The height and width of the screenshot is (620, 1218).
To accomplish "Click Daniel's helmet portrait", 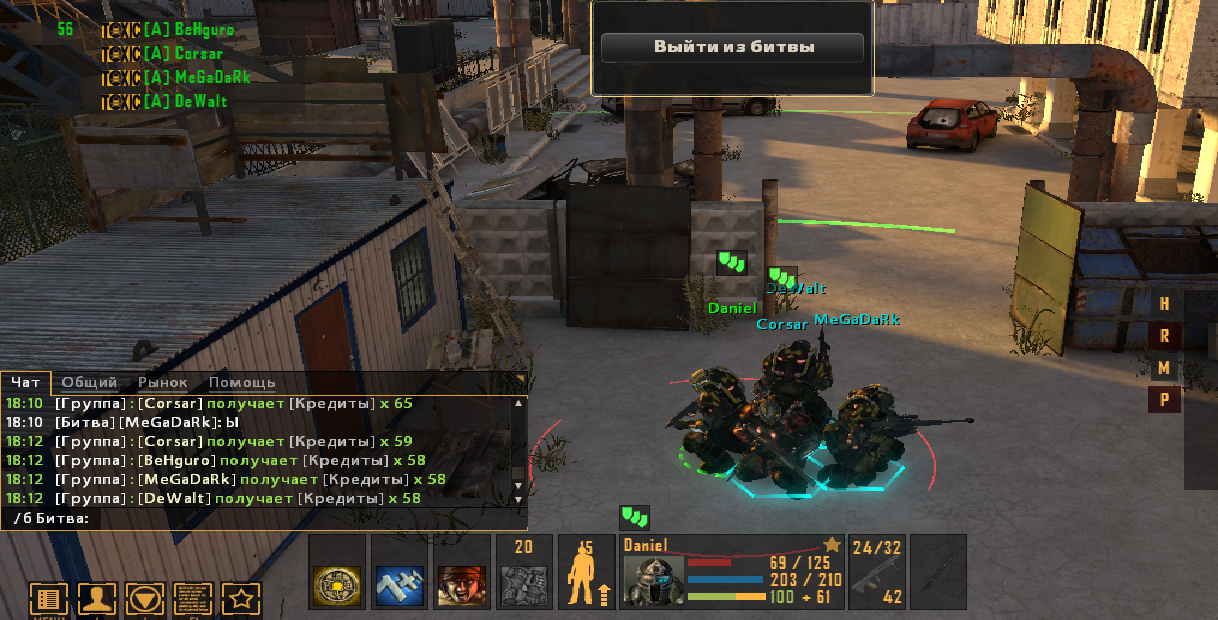I will [654, 581].
